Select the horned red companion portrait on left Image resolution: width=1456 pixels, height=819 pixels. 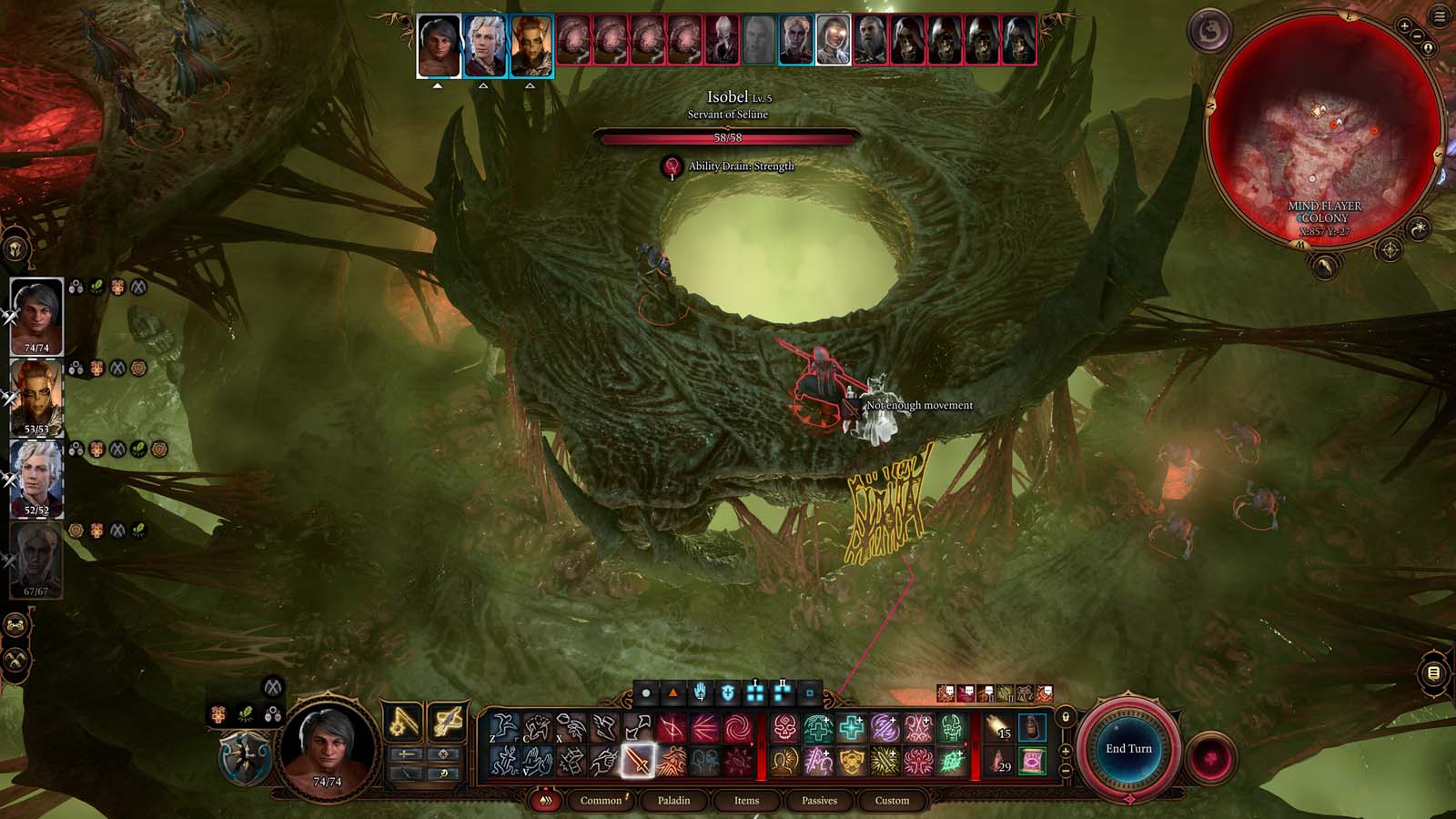pyautogui.click(x=37, y=394)
